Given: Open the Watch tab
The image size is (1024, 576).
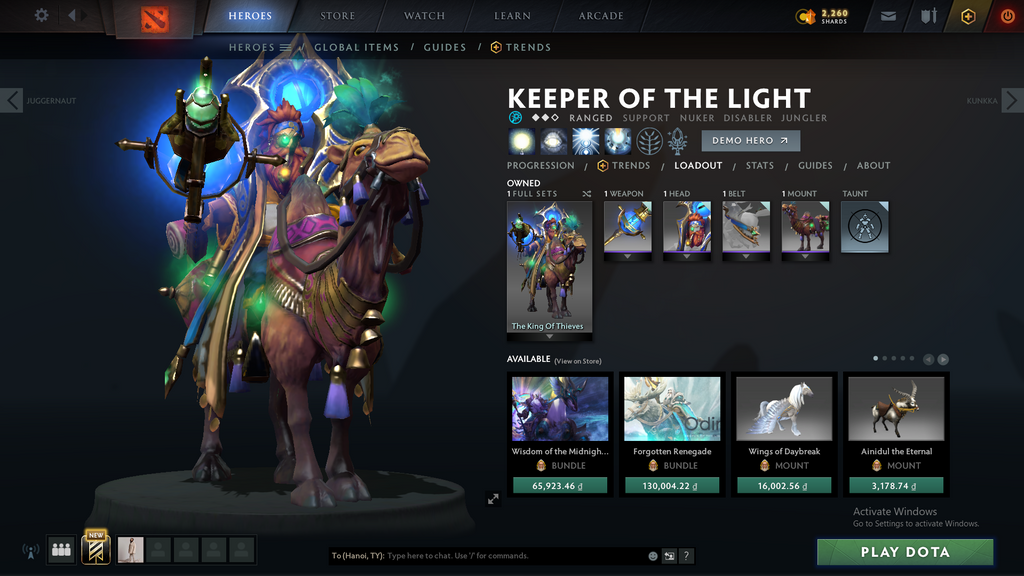Looking at the screenshot, I should [424, 16].
